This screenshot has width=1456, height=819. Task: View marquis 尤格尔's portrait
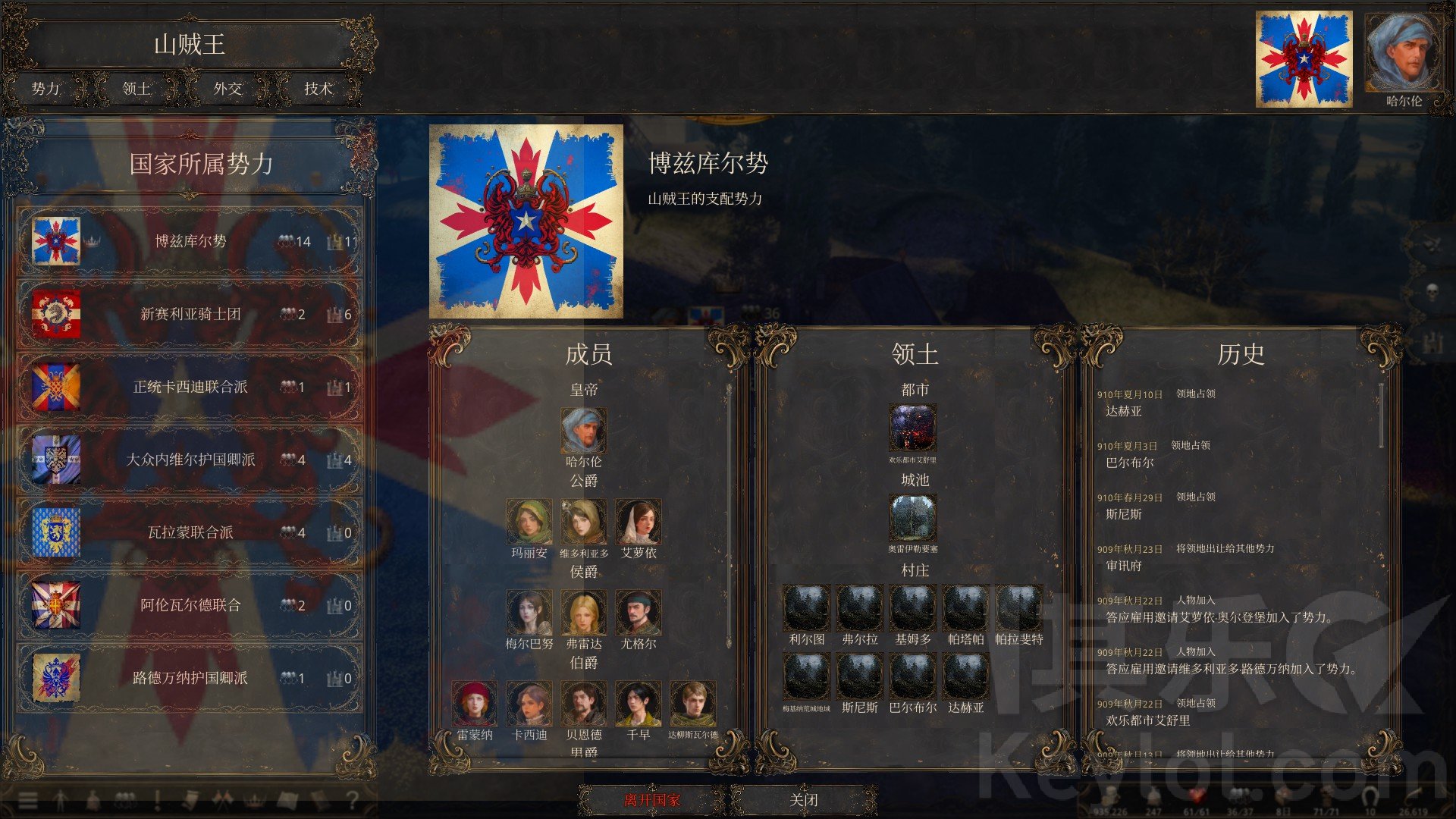pos(638,613)
